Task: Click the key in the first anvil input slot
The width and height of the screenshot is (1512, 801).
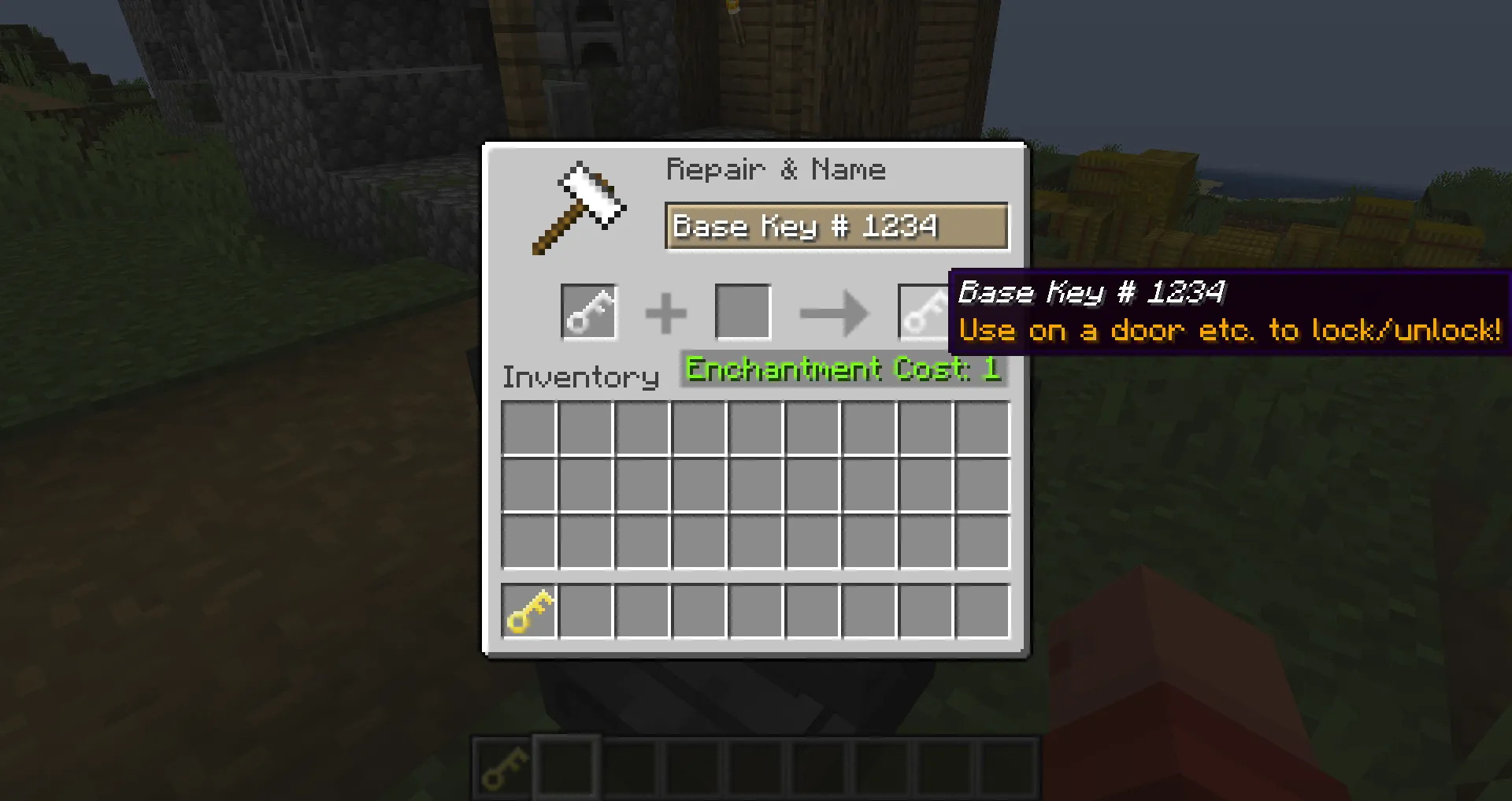Action: (x=588, y=310)
